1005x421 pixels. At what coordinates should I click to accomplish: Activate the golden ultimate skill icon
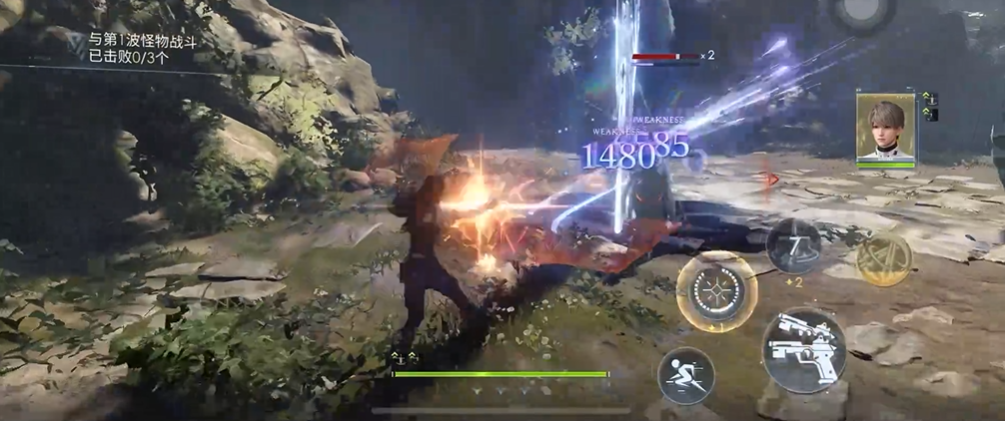tap(884, 259)
